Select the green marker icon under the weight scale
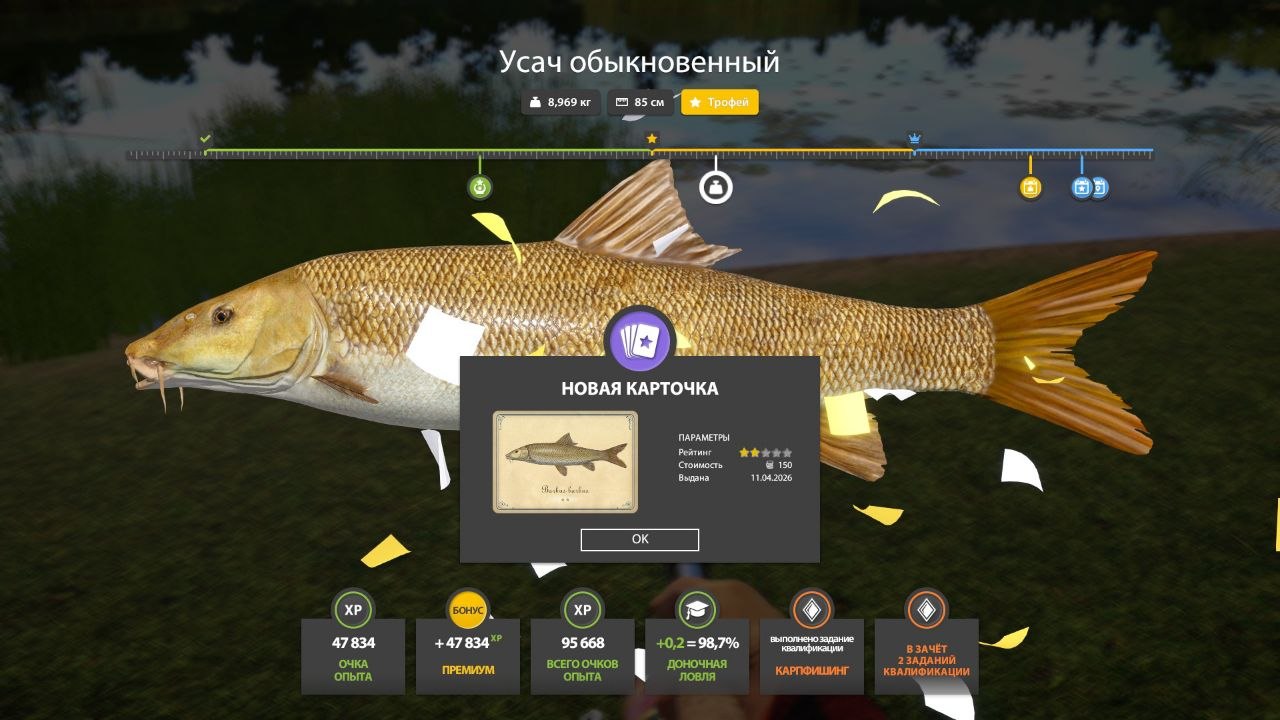Screen dimensions: 1280x720 480,187
